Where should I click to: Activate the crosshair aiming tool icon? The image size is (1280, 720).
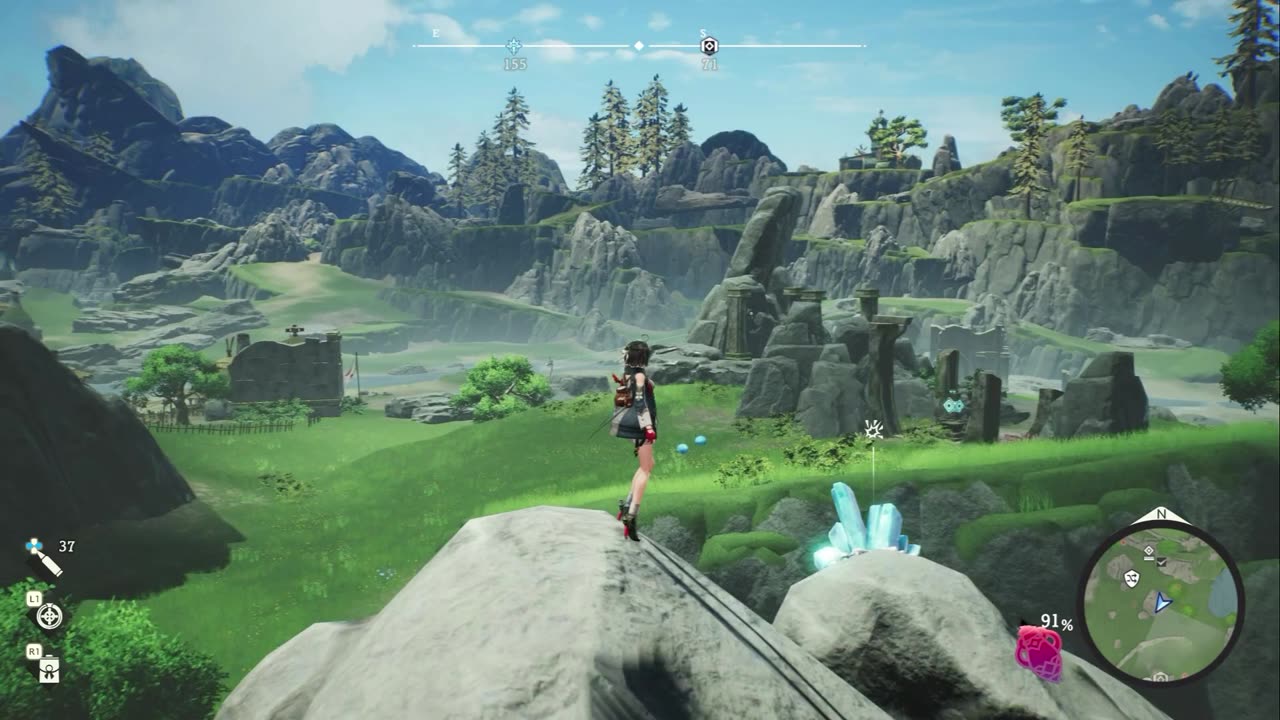click(48, 616)
